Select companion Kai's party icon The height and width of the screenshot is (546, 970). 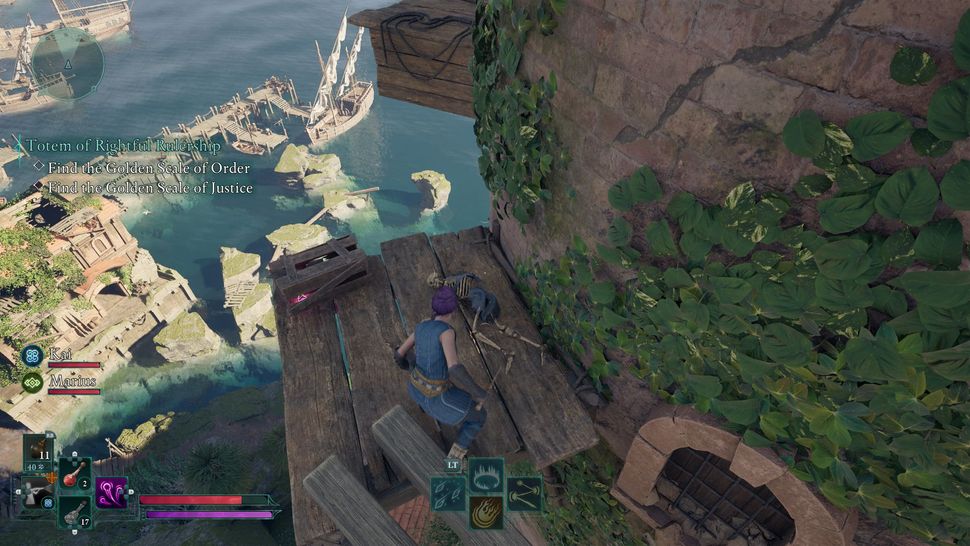(33, 354)
